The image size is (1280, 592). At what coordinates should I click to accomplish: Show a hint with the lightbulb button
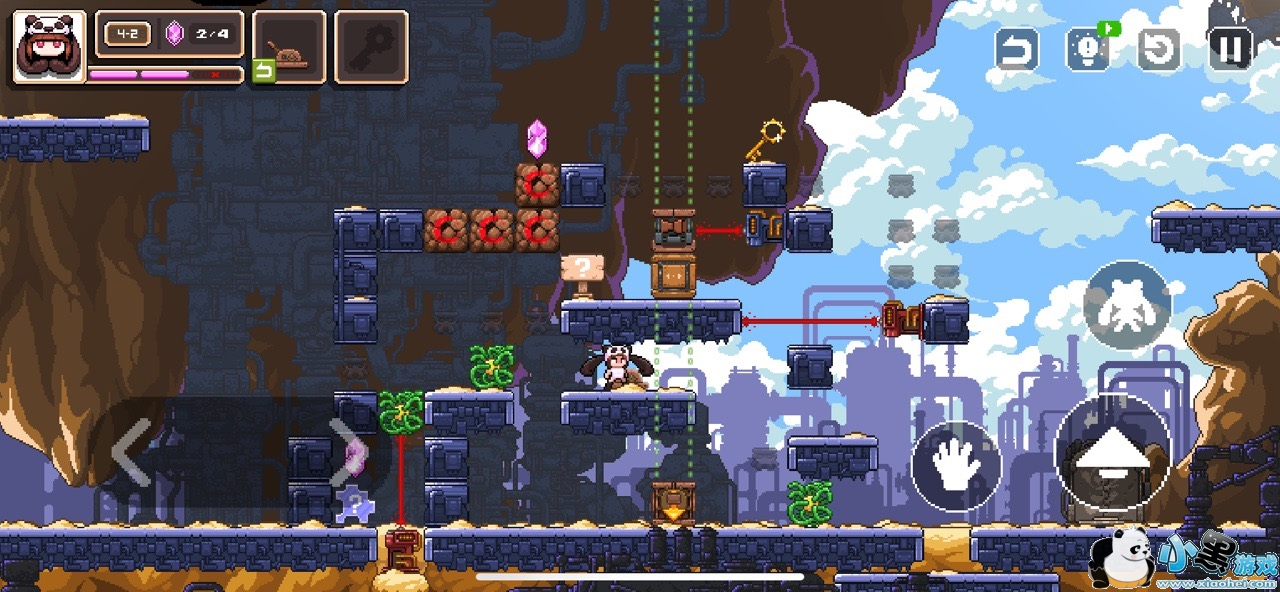coord(1088,48)
